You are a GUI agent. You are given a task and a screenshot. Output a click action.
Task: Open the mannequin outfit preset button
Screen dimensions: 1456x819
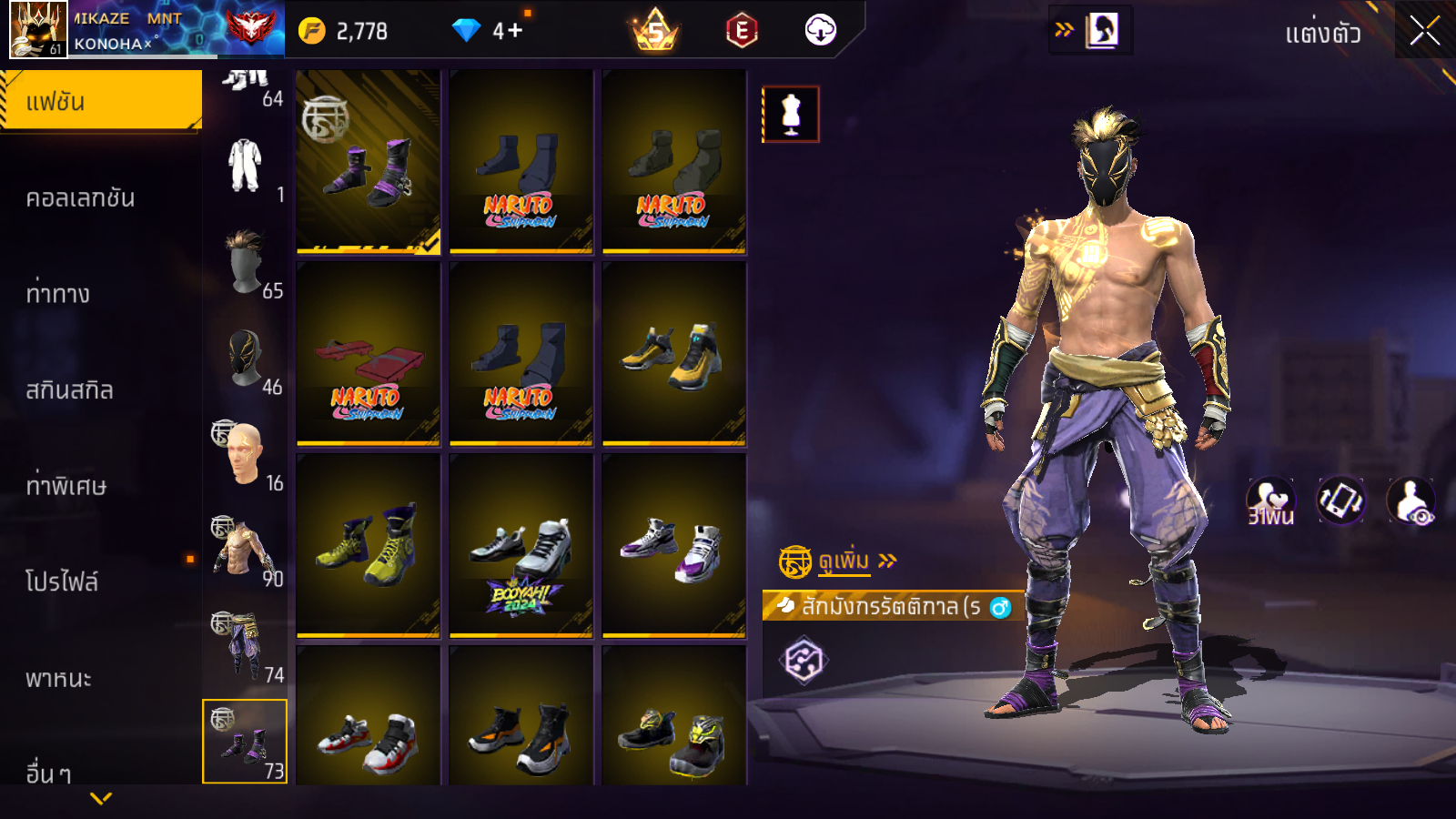coord(791,115)
